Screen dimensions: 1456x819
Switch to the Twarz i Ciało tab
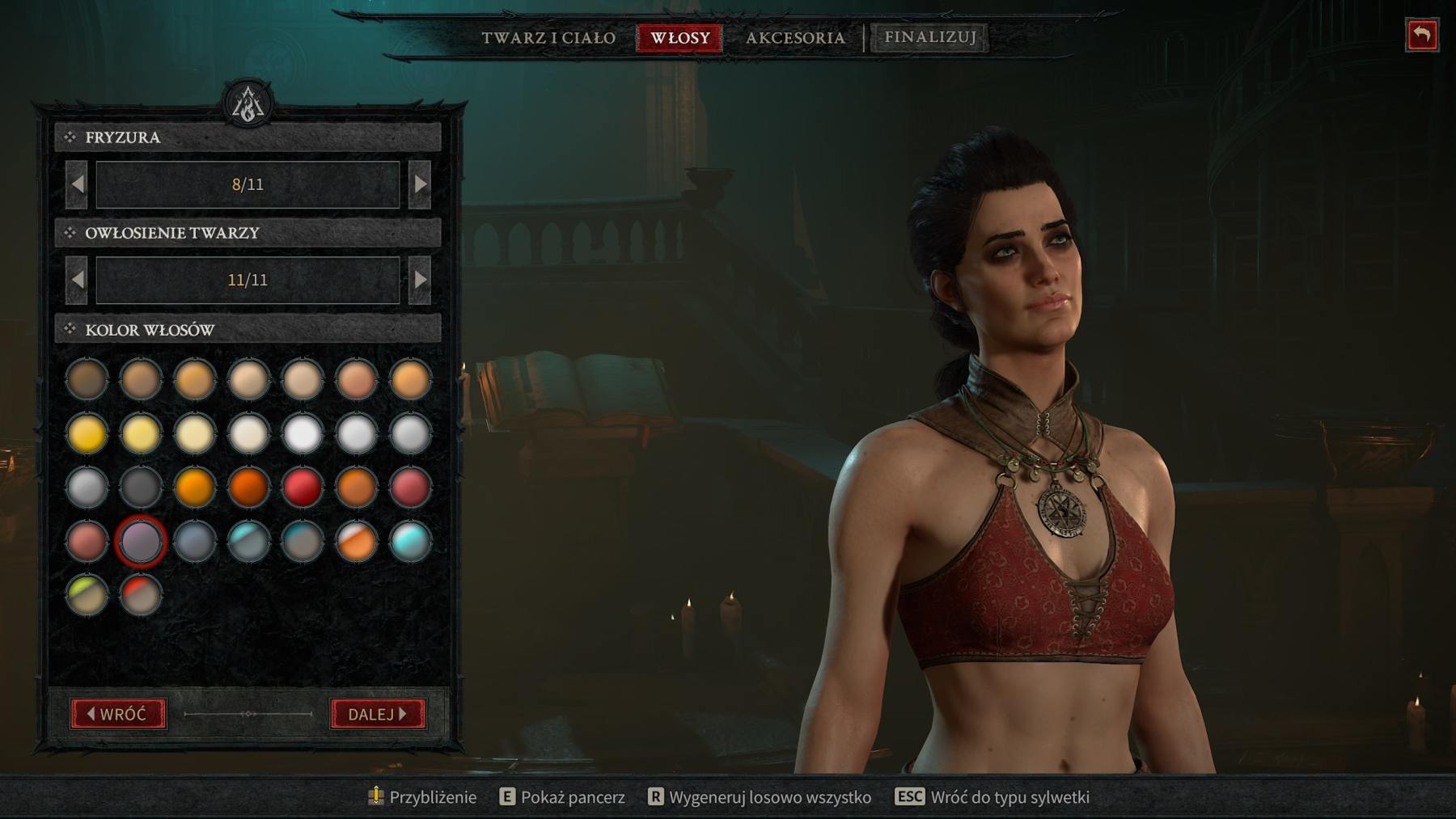coord(548,38)
